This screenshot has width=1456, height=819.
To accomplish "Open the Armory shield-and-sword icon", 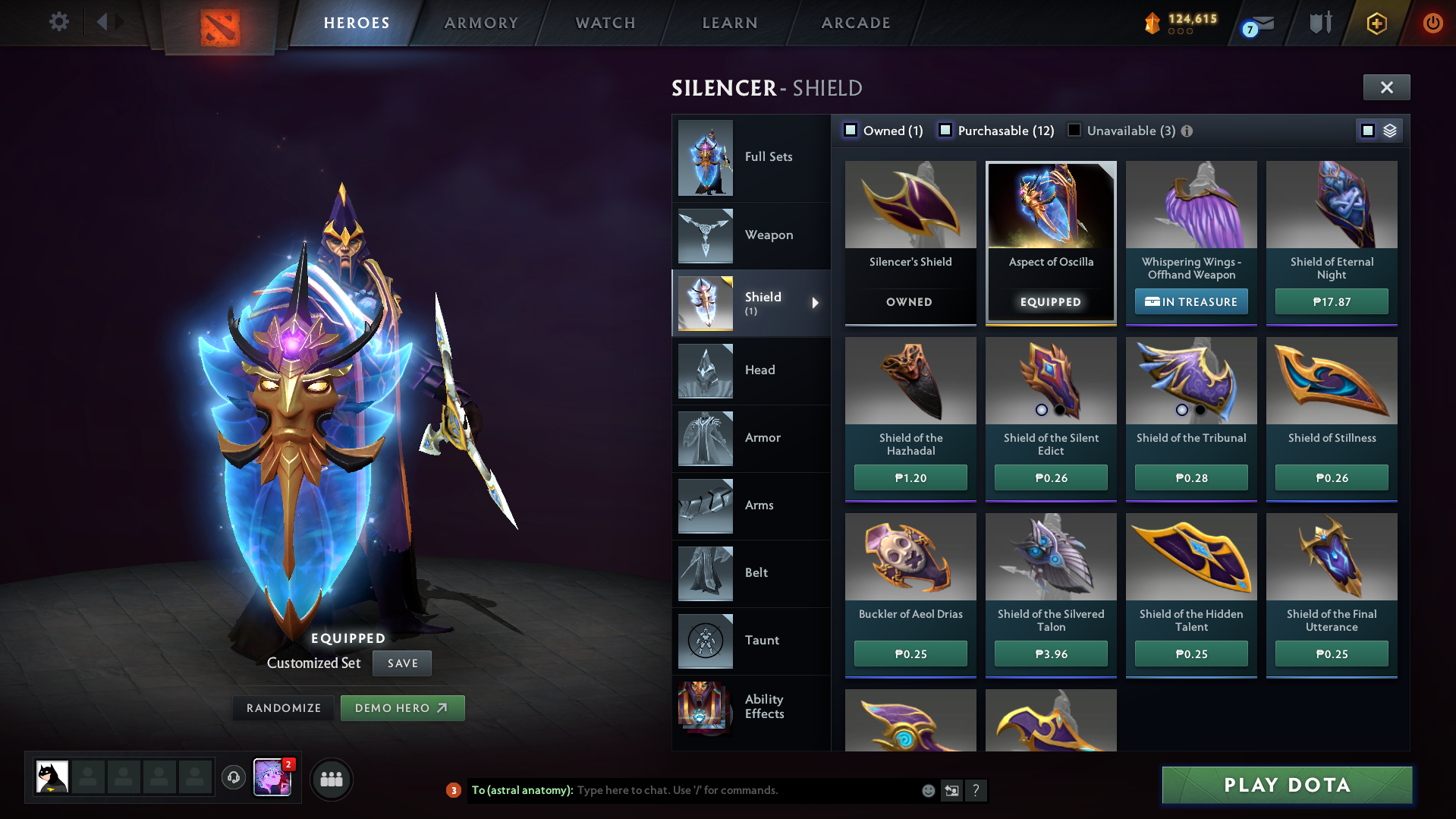I will coord(1320,23).
